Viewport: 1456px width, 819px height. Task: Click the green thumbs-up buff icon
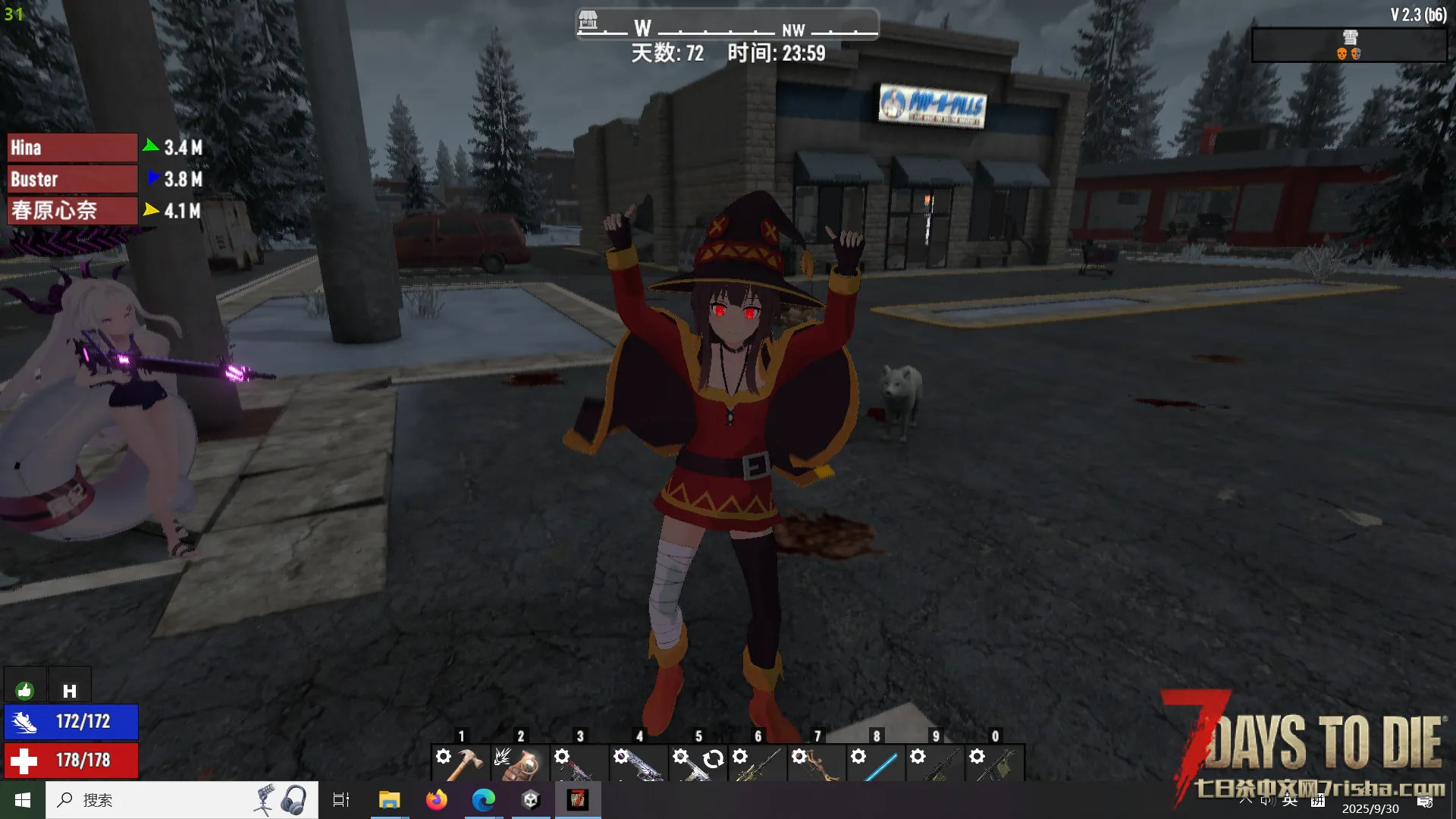pyautogui.click(x=25, y=690)
